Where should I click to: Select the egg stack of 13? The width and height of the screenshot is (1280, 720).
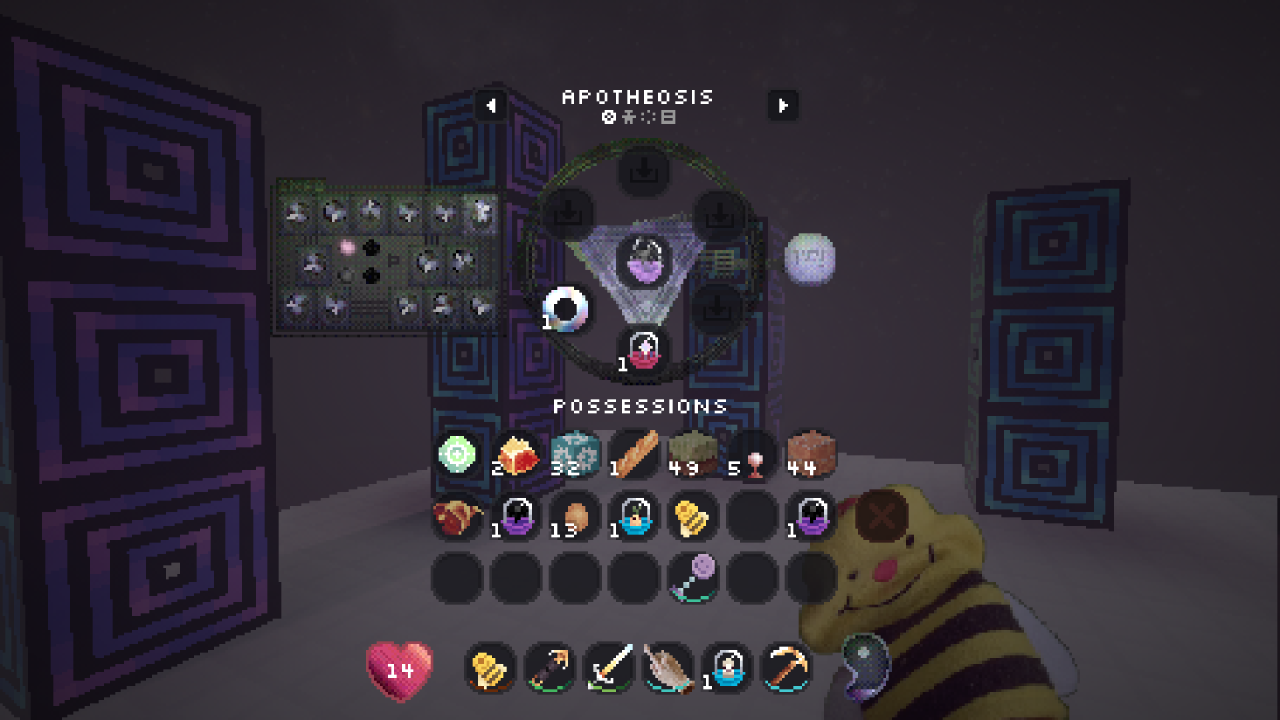pos(575,516)
